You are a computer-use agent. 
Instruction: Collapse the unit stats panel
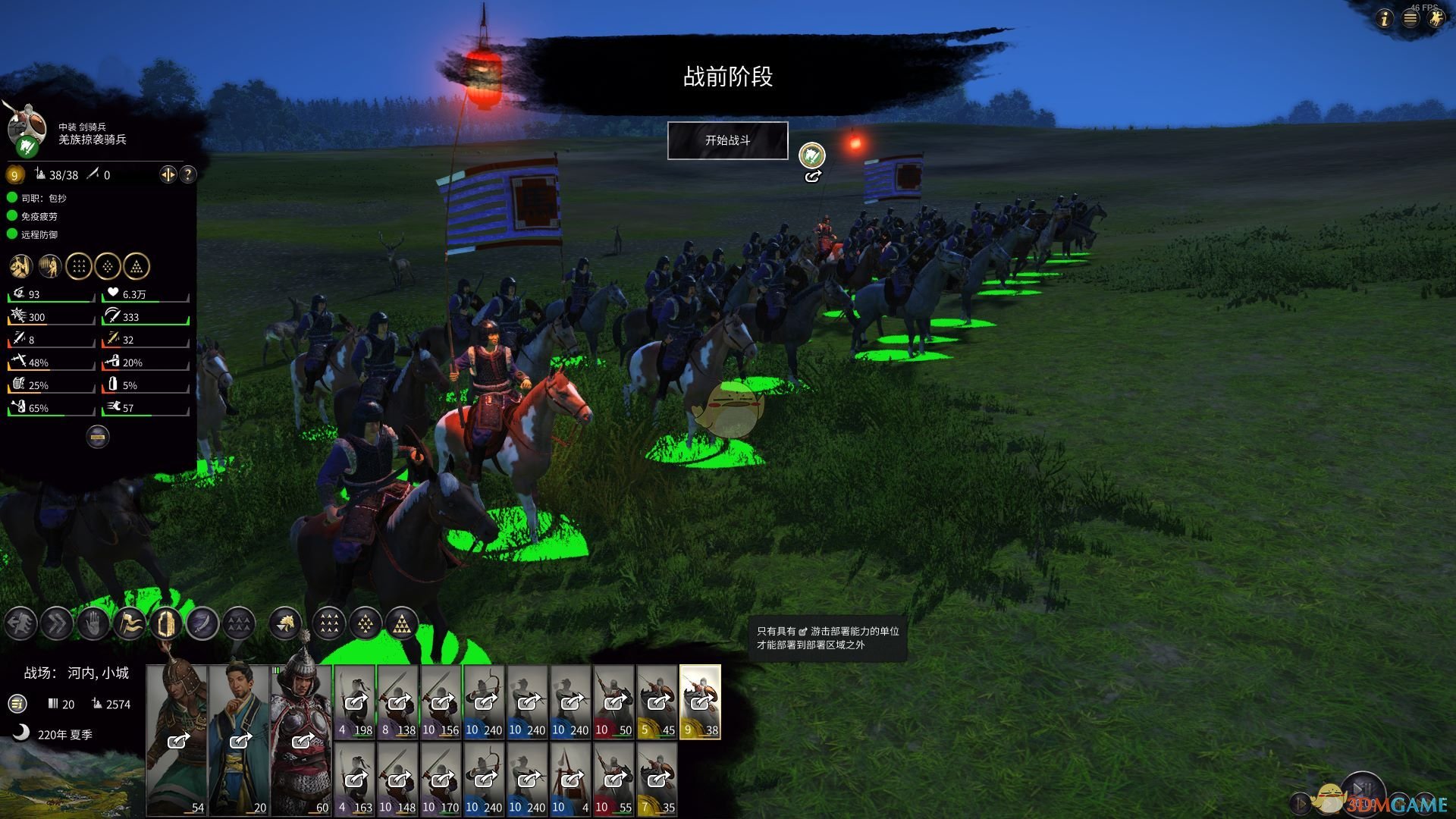(98, 437)
